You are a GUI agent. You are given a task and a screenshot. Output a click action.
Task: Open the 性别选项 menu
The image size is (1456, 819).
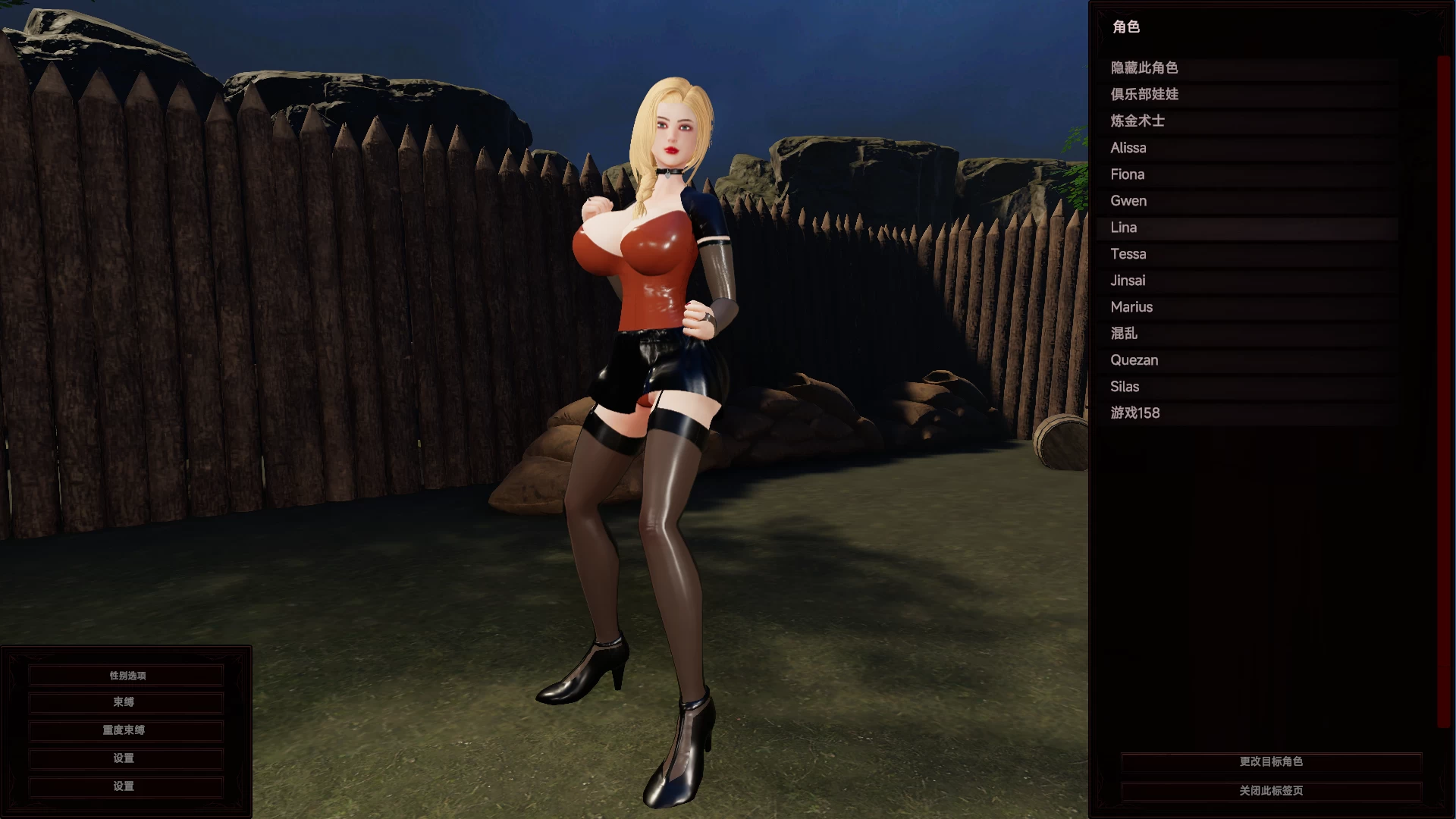pos(125,674)
